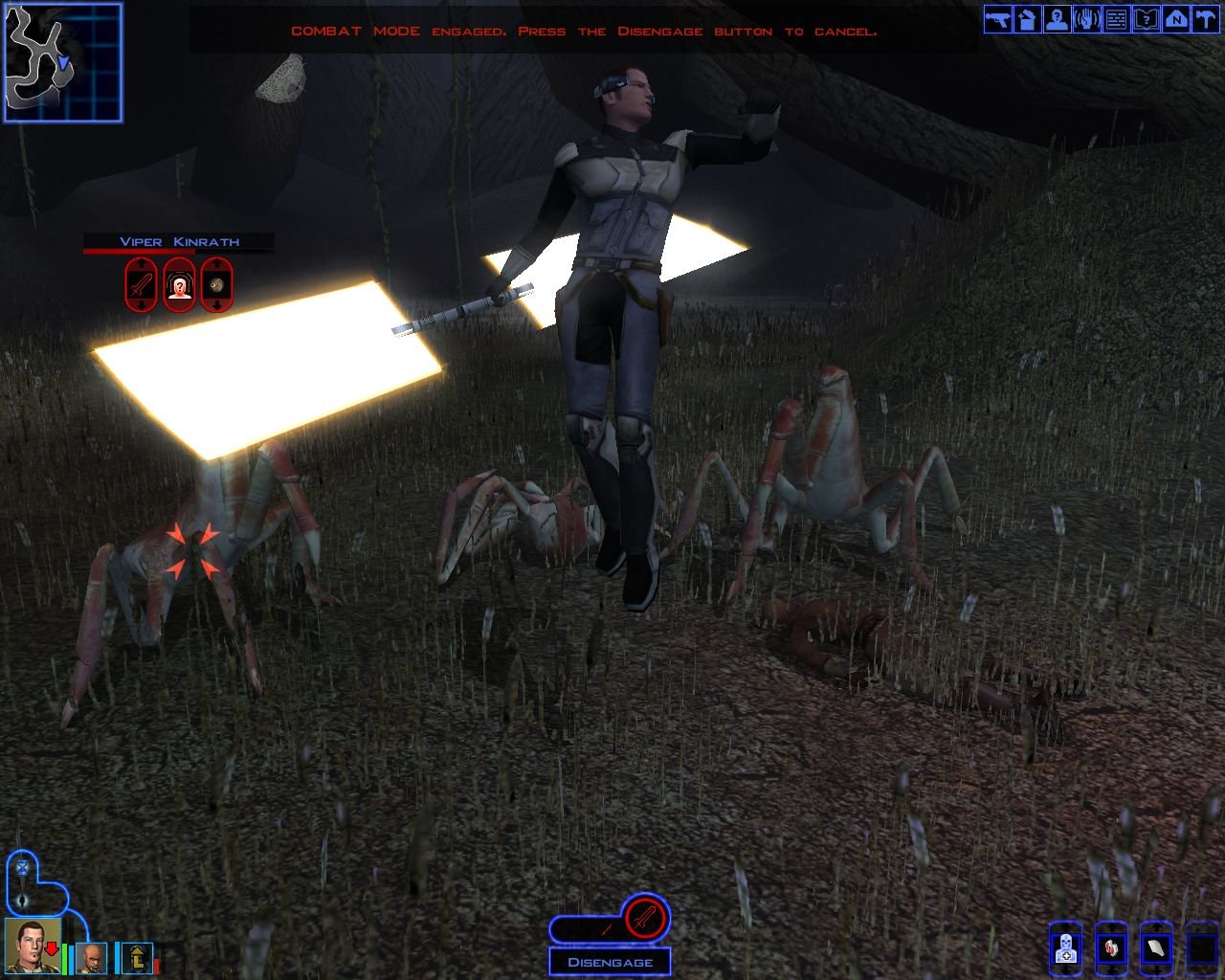Viewport: 1225px width, 980px height.
Task: Use the medpac heal slot
Action: (x=1066, y=949)
